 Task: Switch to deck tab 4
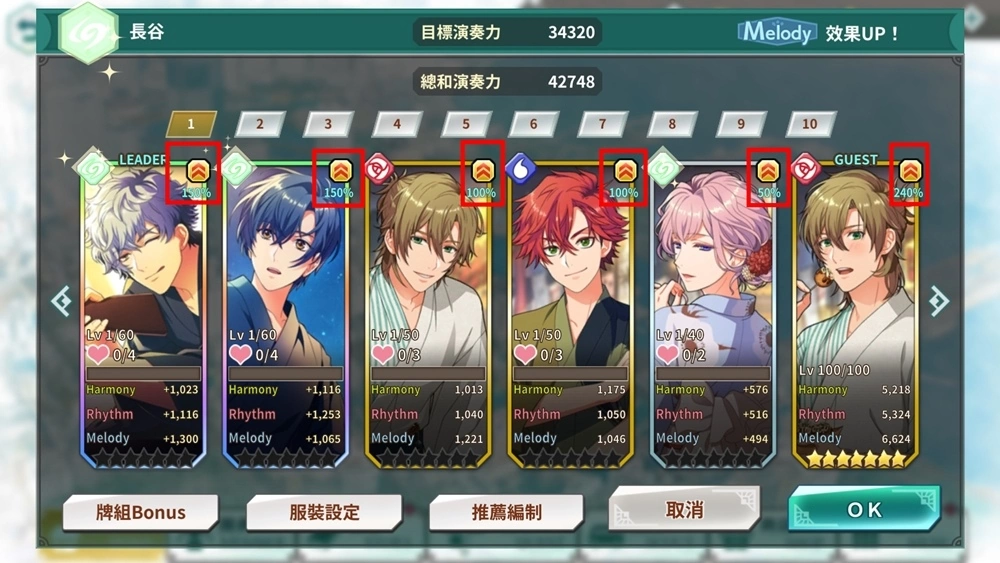pos(397,124)
